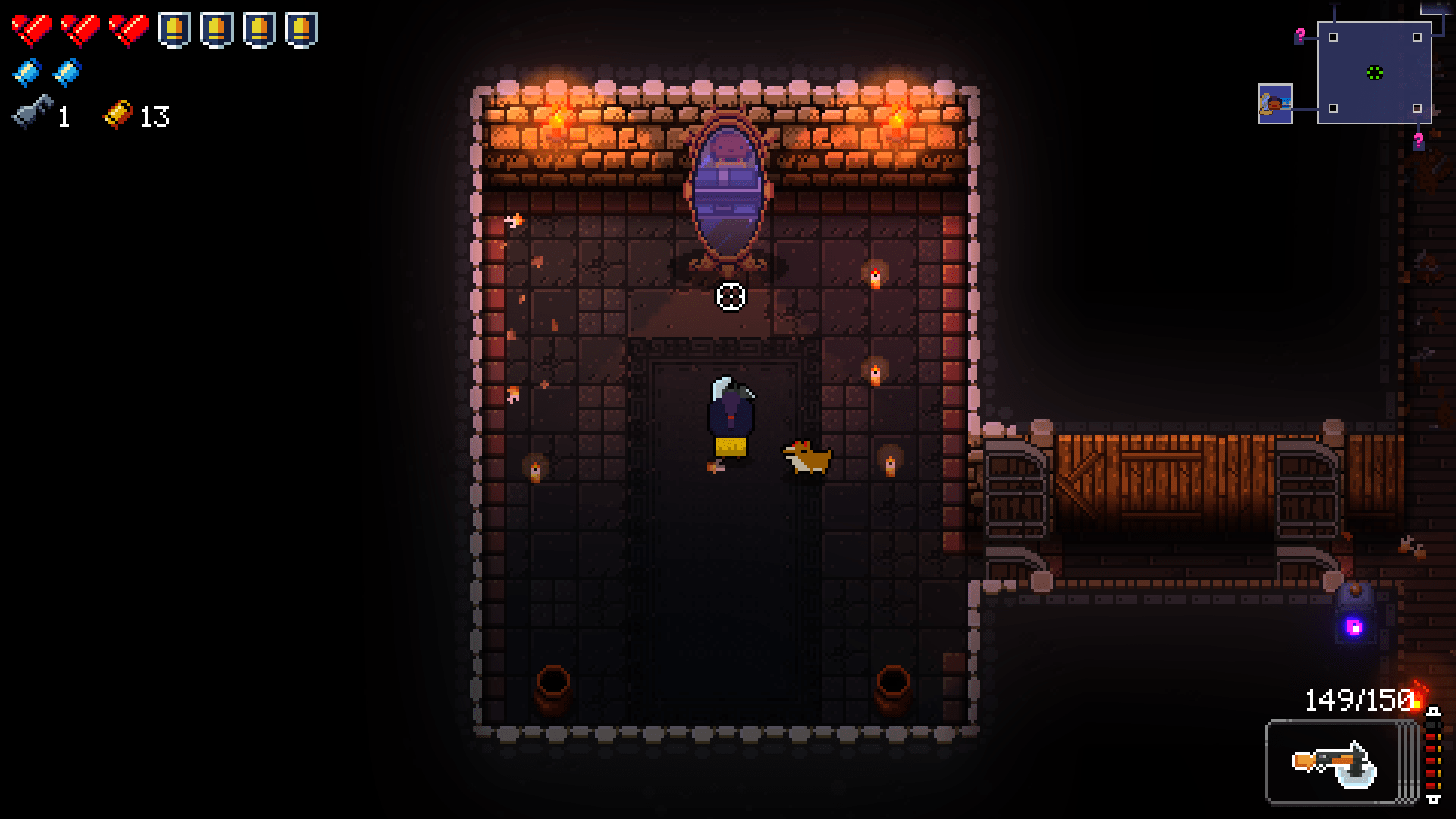
Task: Click the fourth blank icon in the top row
Action: 302,30
